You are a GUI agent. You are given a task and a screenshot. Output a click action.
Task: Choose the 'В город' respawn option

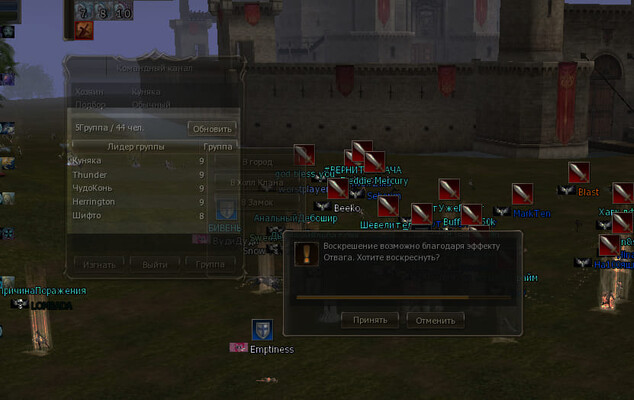[257, 162]
